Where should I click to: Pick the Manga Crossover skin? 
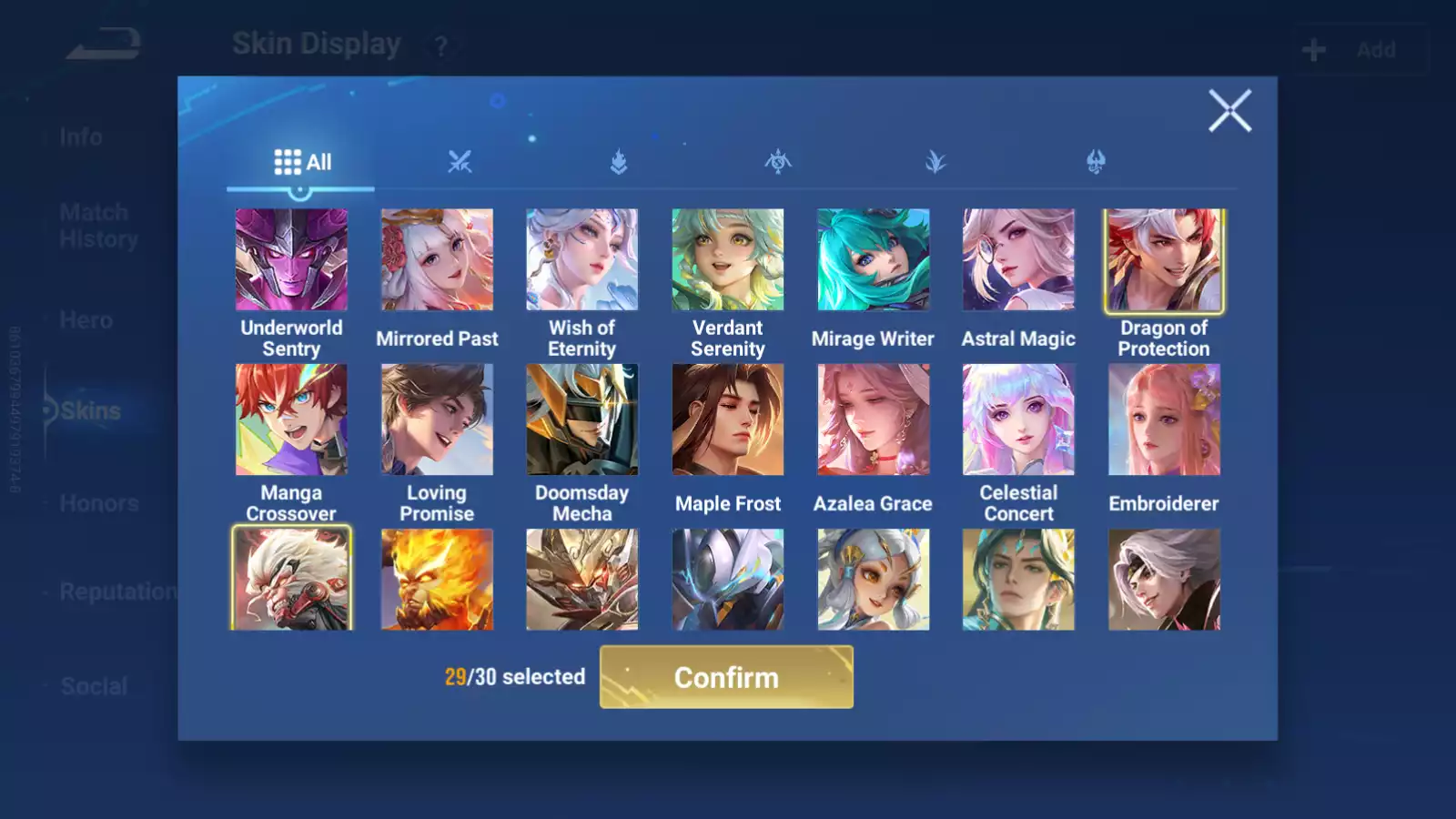pos(291,420)
